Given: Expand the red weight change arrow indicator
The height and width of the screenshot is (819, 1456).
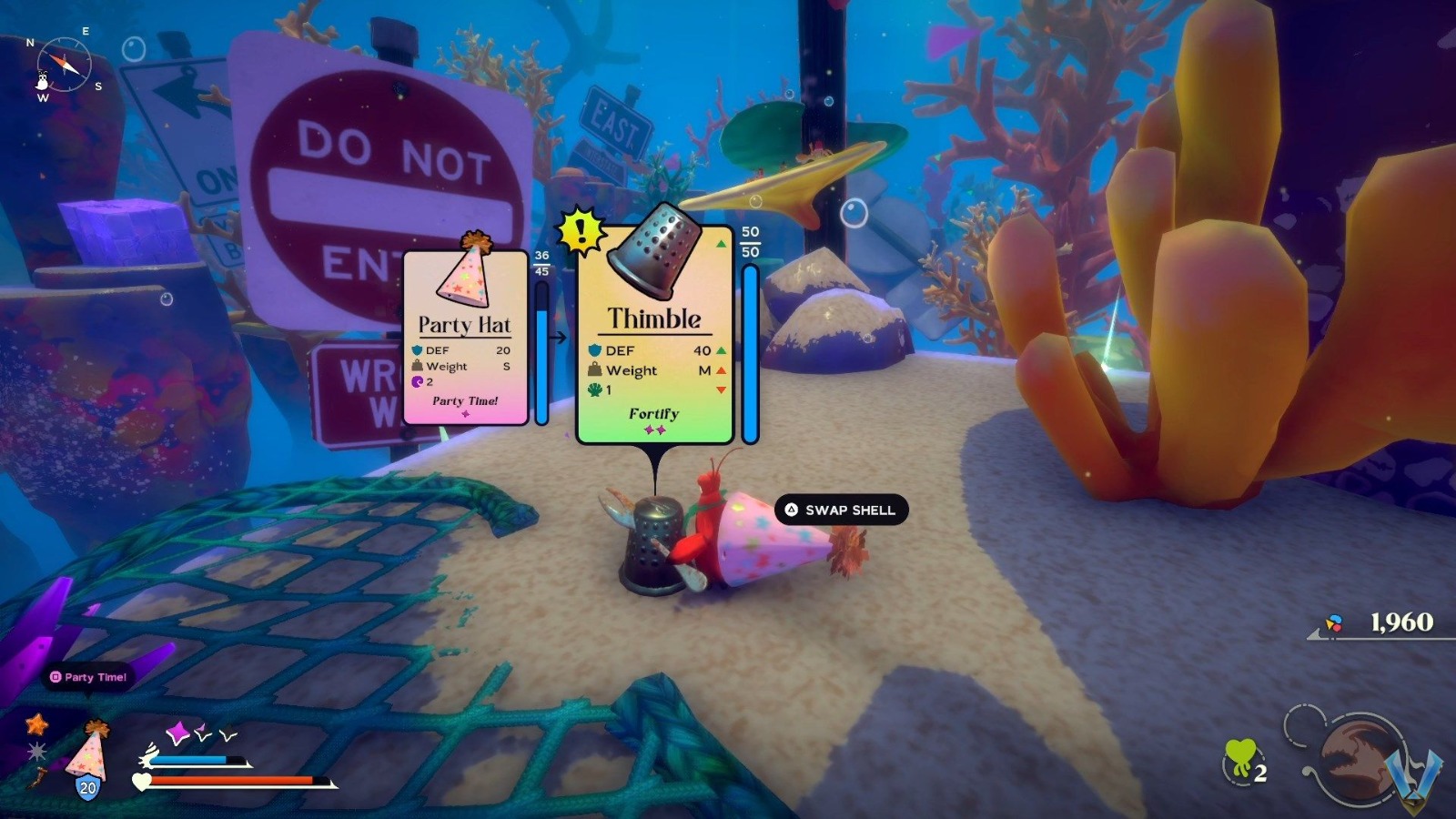Looking at the screenshot, I should [723, 370].
